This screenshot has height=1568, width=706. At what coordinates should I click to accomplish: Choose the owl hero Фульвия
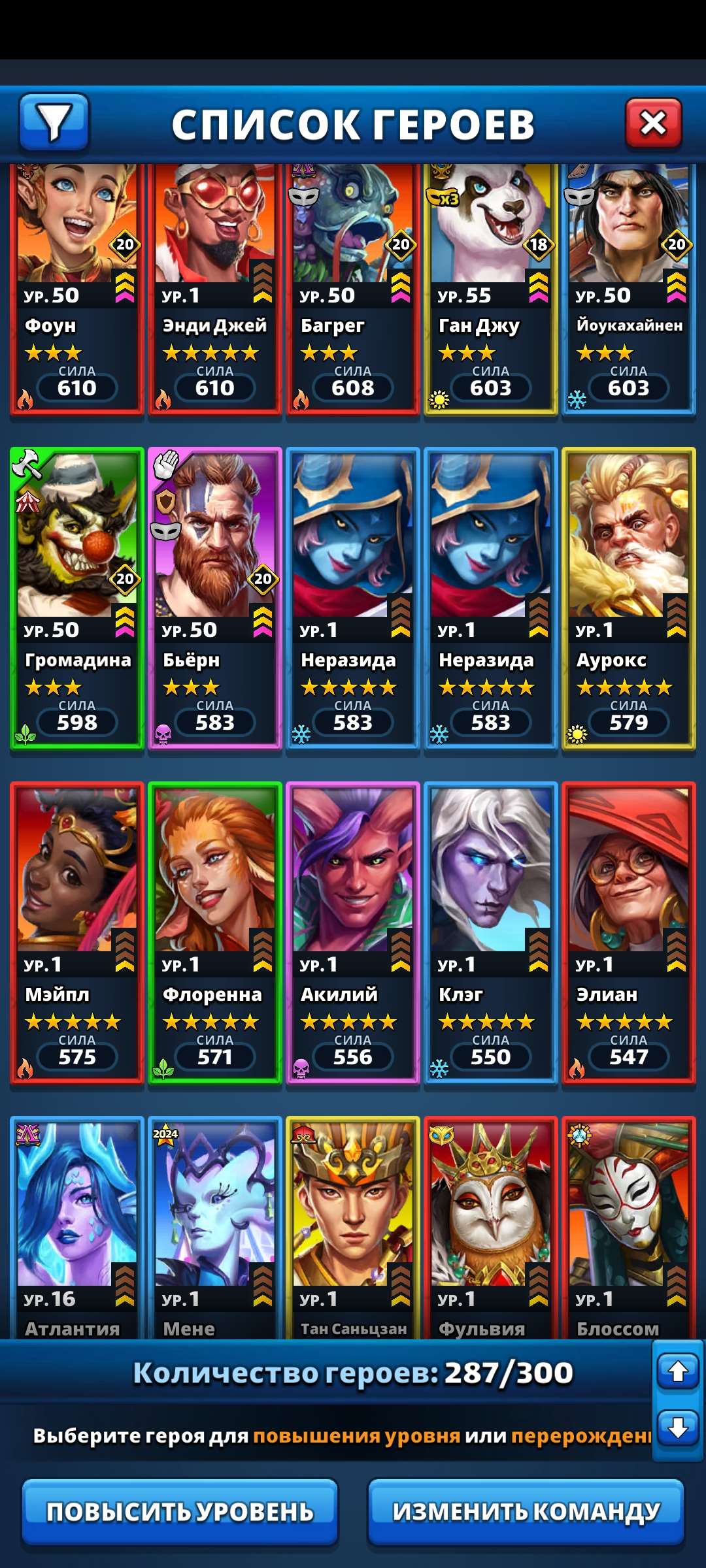[490, 1228]
